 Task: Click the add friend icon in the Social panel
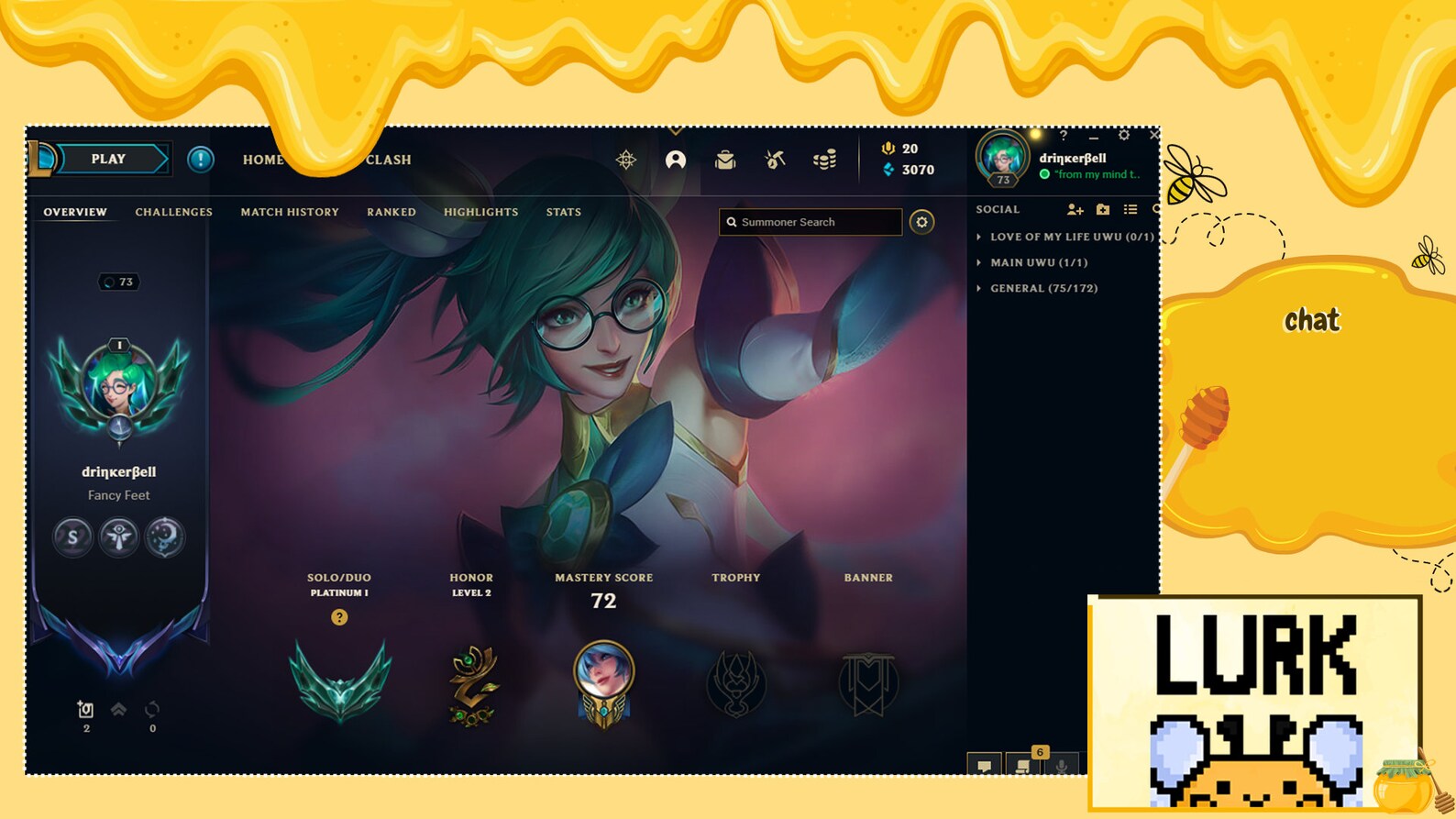1074,209
